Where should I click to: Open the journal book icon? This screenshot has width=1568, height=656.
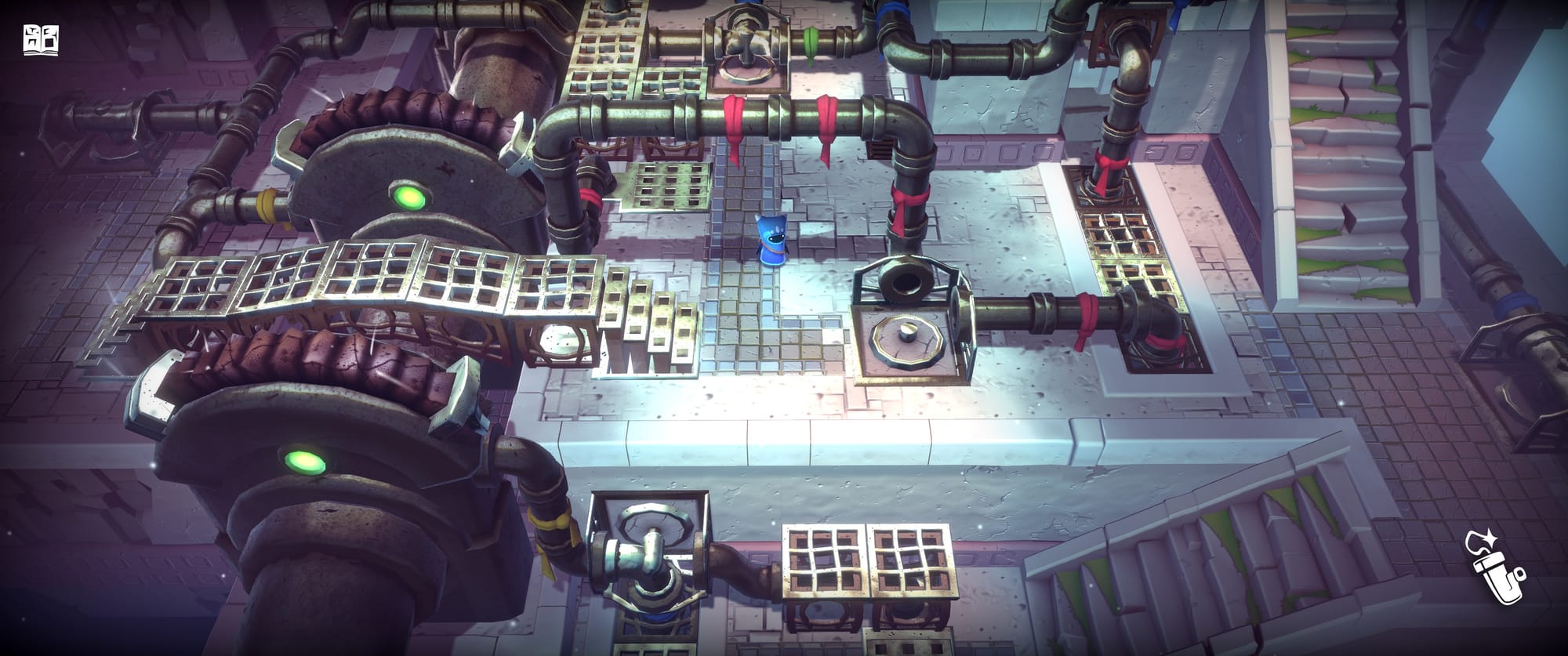coord(42,40)
